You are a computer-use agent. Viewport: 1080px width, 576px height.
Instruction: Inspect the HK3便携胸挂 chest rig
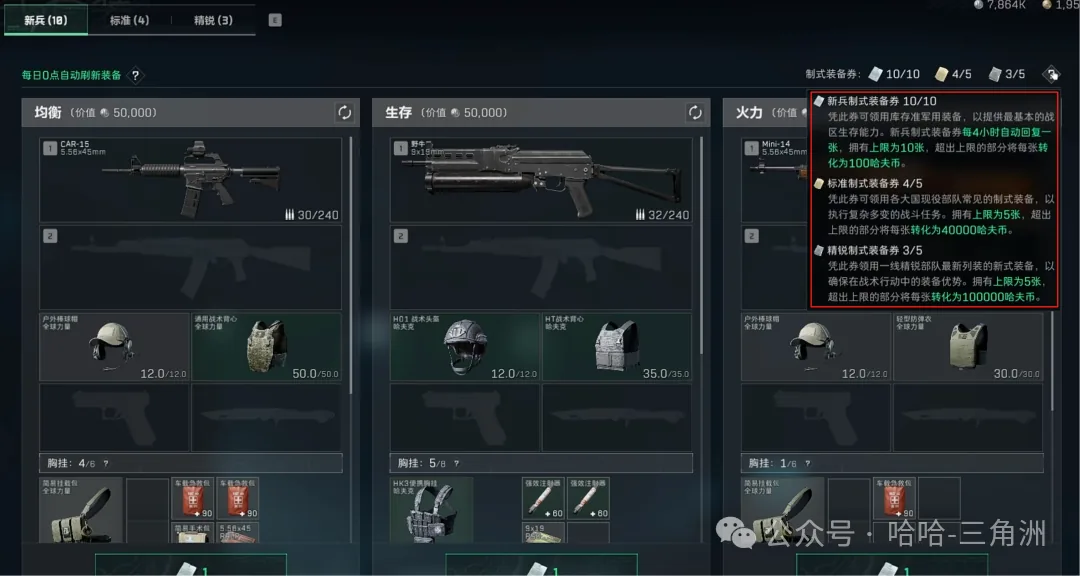click(x=431, y=512)
